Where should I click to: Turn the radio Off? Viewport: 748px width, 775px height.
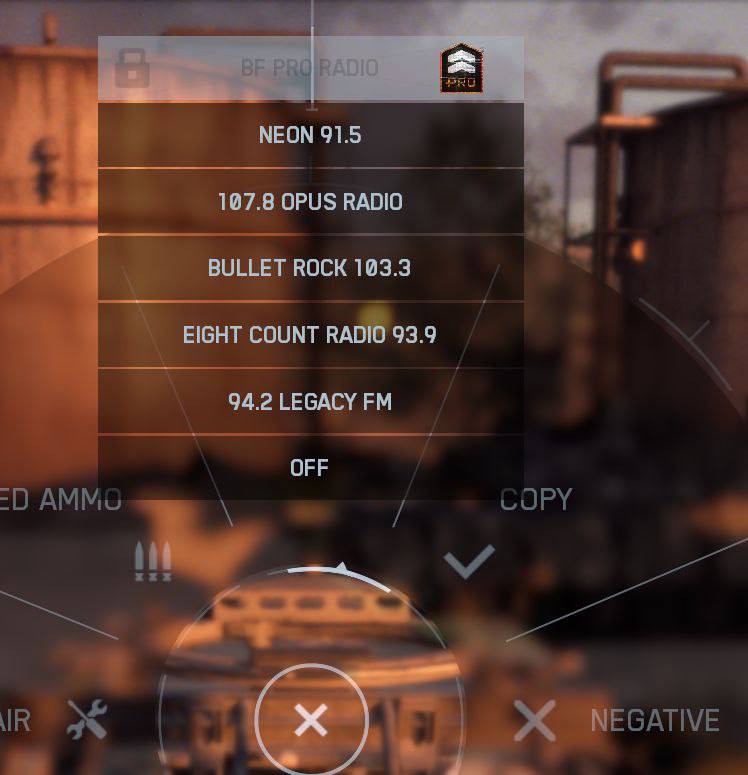click(x=310, y=467)
